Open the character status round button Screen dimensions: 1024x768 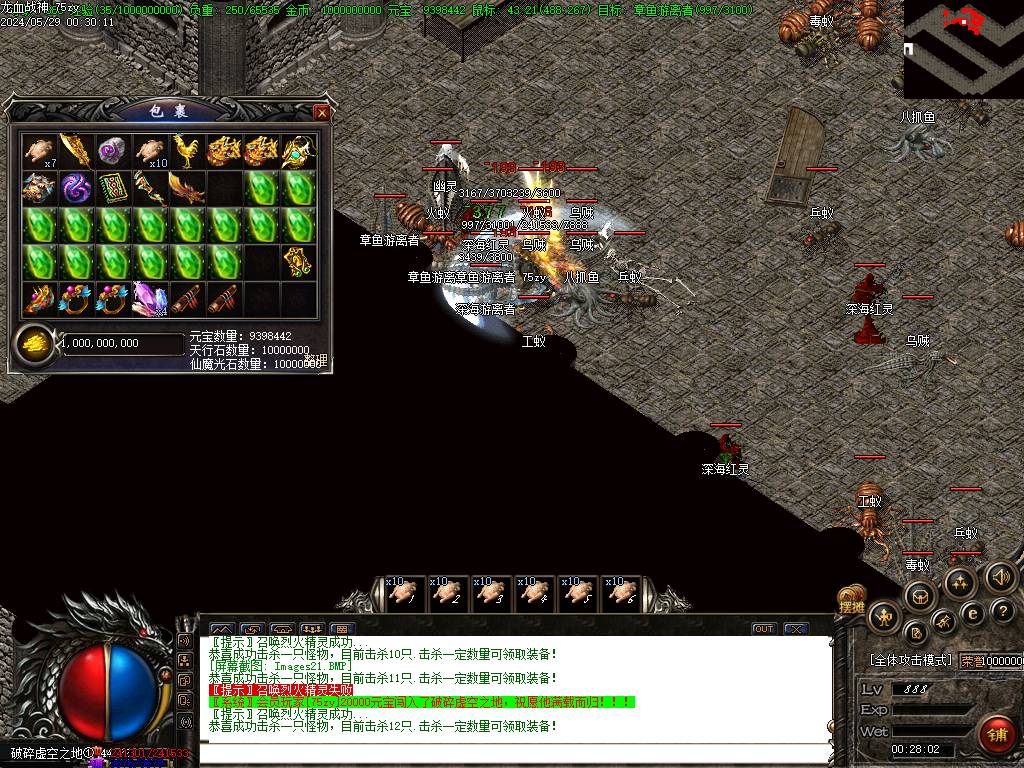pyautogui.click(x=884, y=618)
